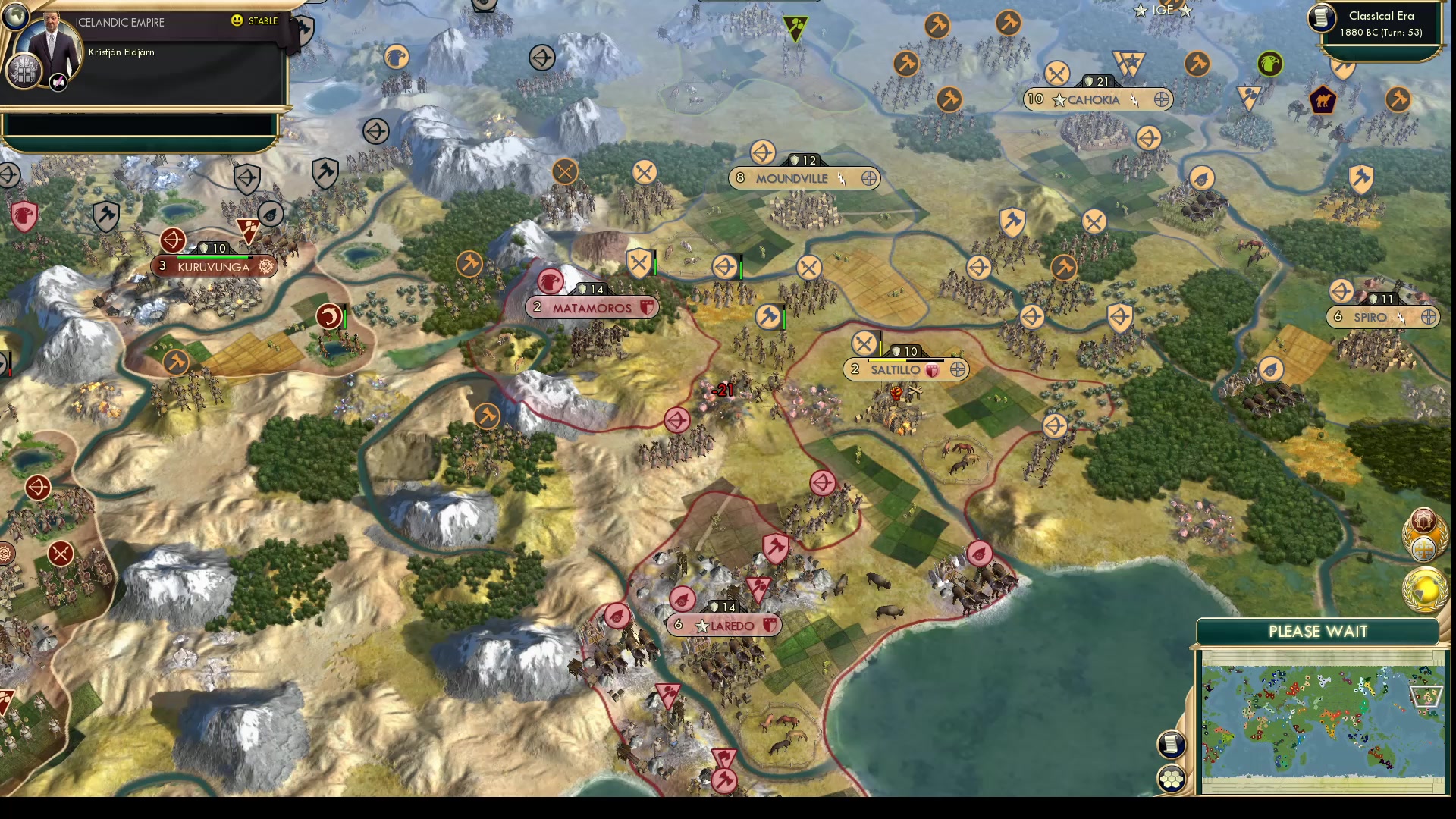1456x819 pixels.
Task: Click the globe icon above the leader portrait
Action: 16,17
